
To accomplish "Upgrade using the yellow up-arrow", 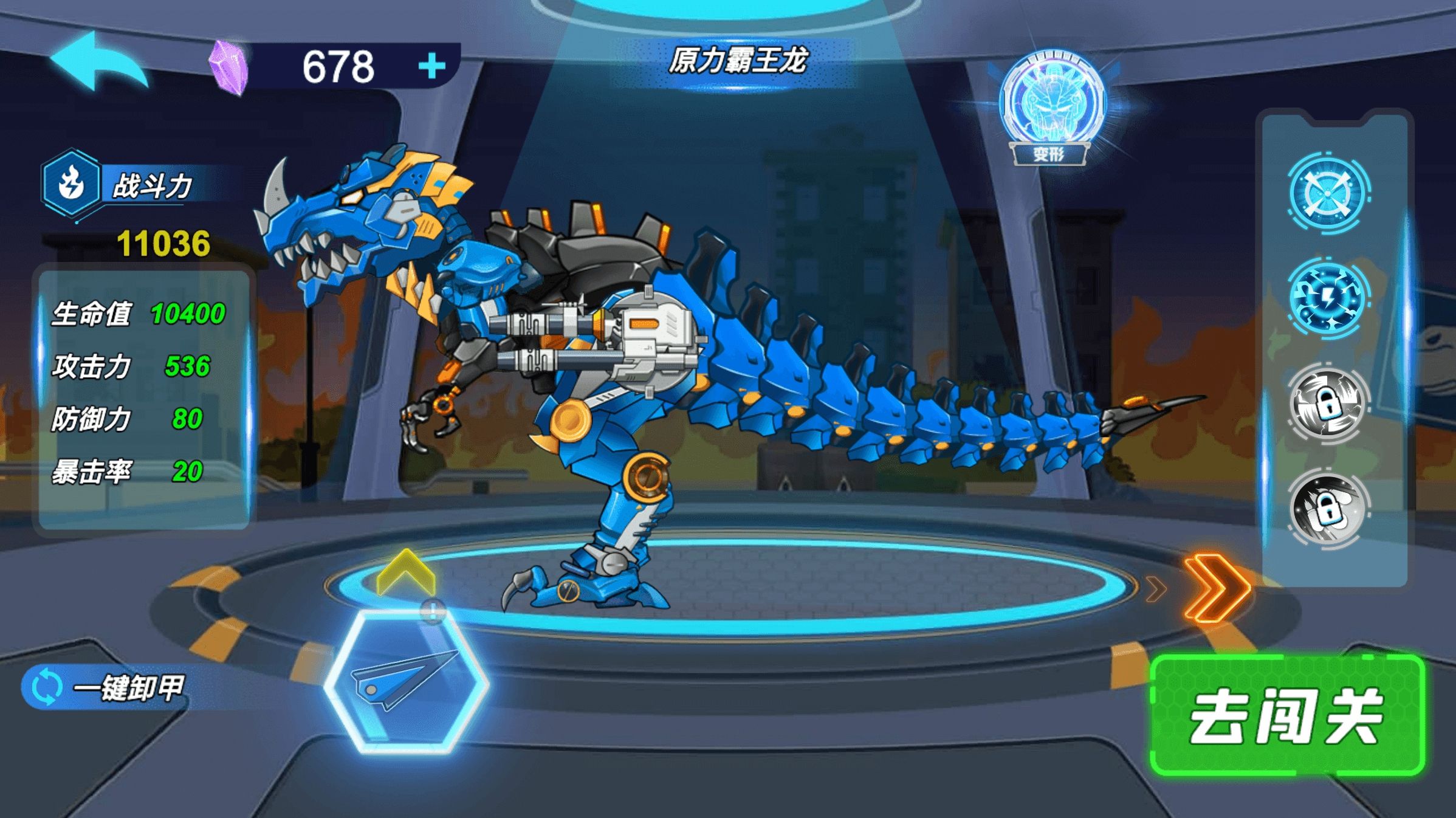I will click(406, 573).
